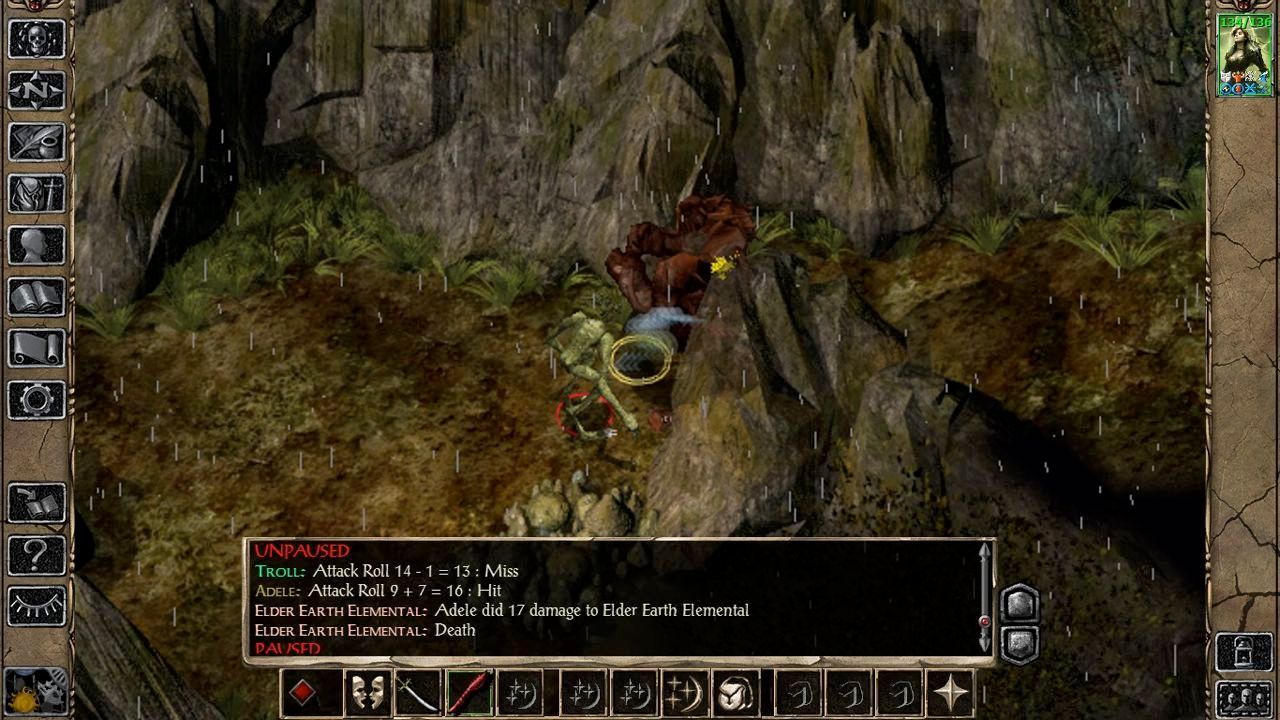Open the special abilities star button
Image resolution: width=1280 pixels, height=720 pixels.
[949, 693]
